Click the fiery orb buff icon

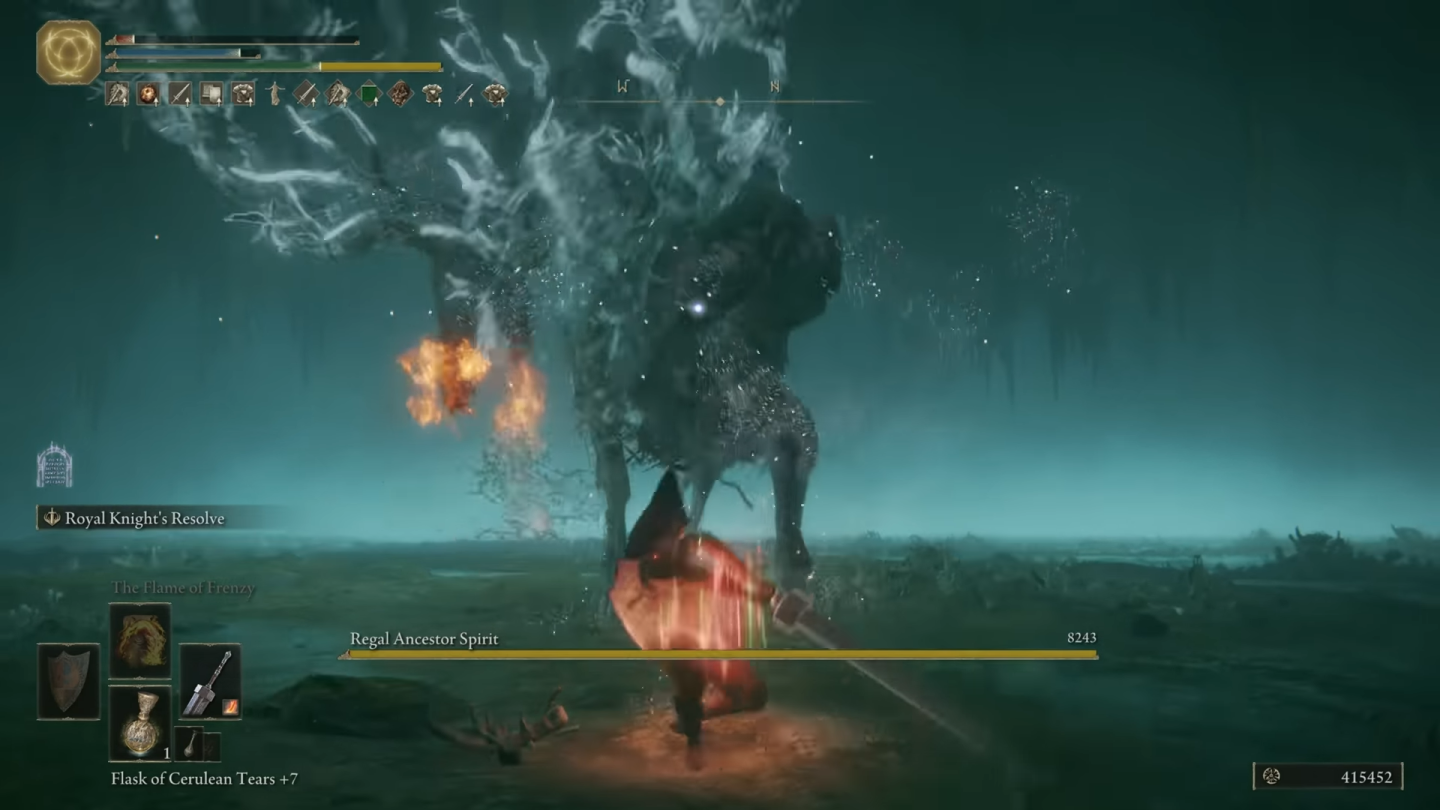149,94
